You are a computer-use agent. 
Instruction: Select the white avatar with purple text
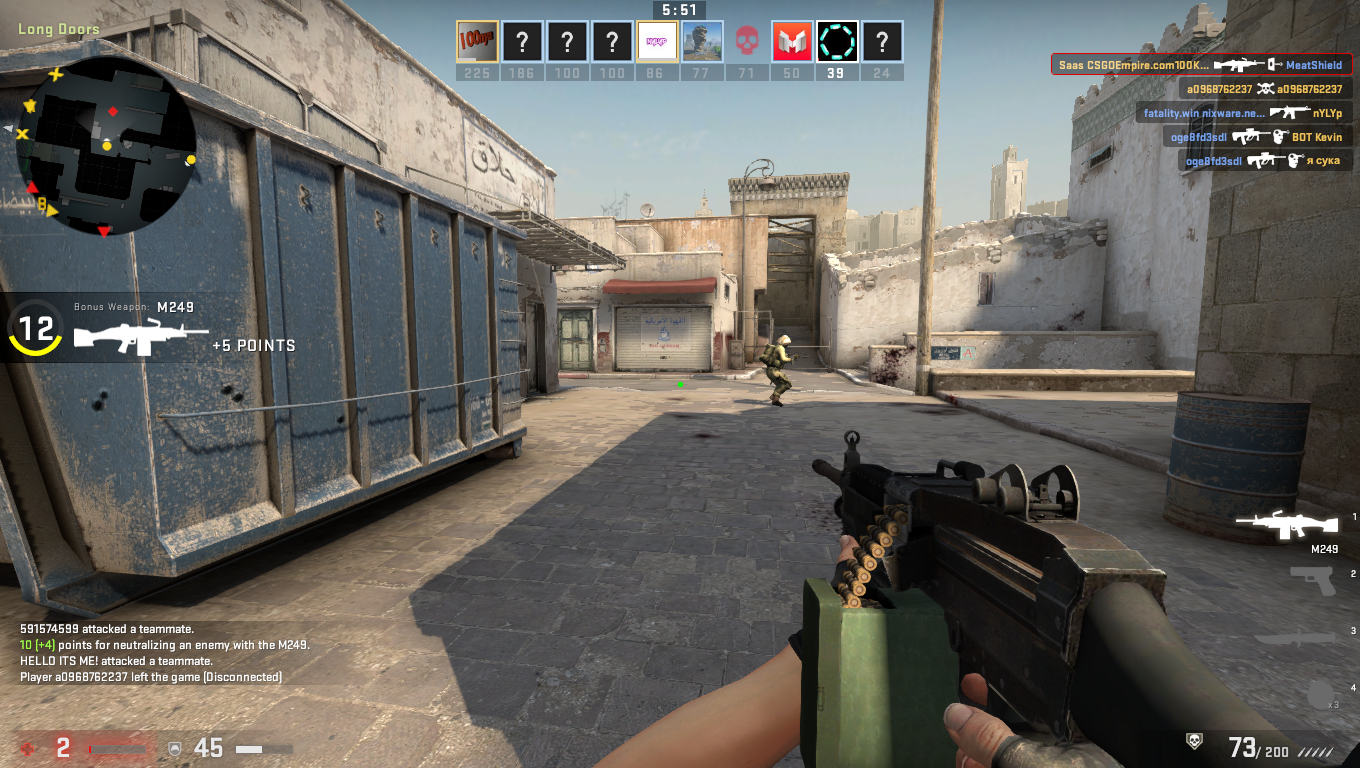click(x=657, y=42)
